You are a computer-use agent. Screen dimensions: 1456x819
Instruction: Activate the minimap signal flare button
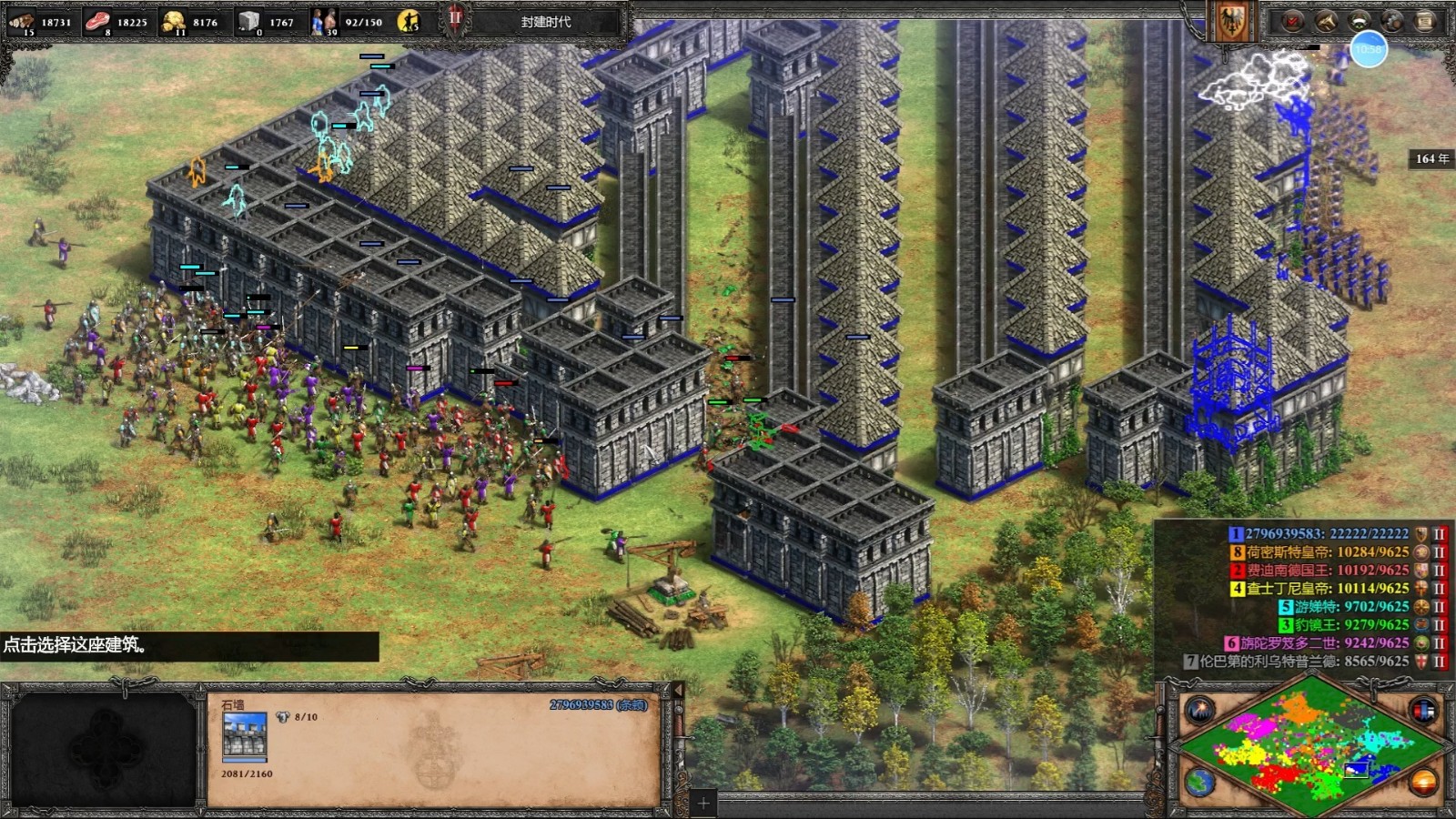(1199, 710)
